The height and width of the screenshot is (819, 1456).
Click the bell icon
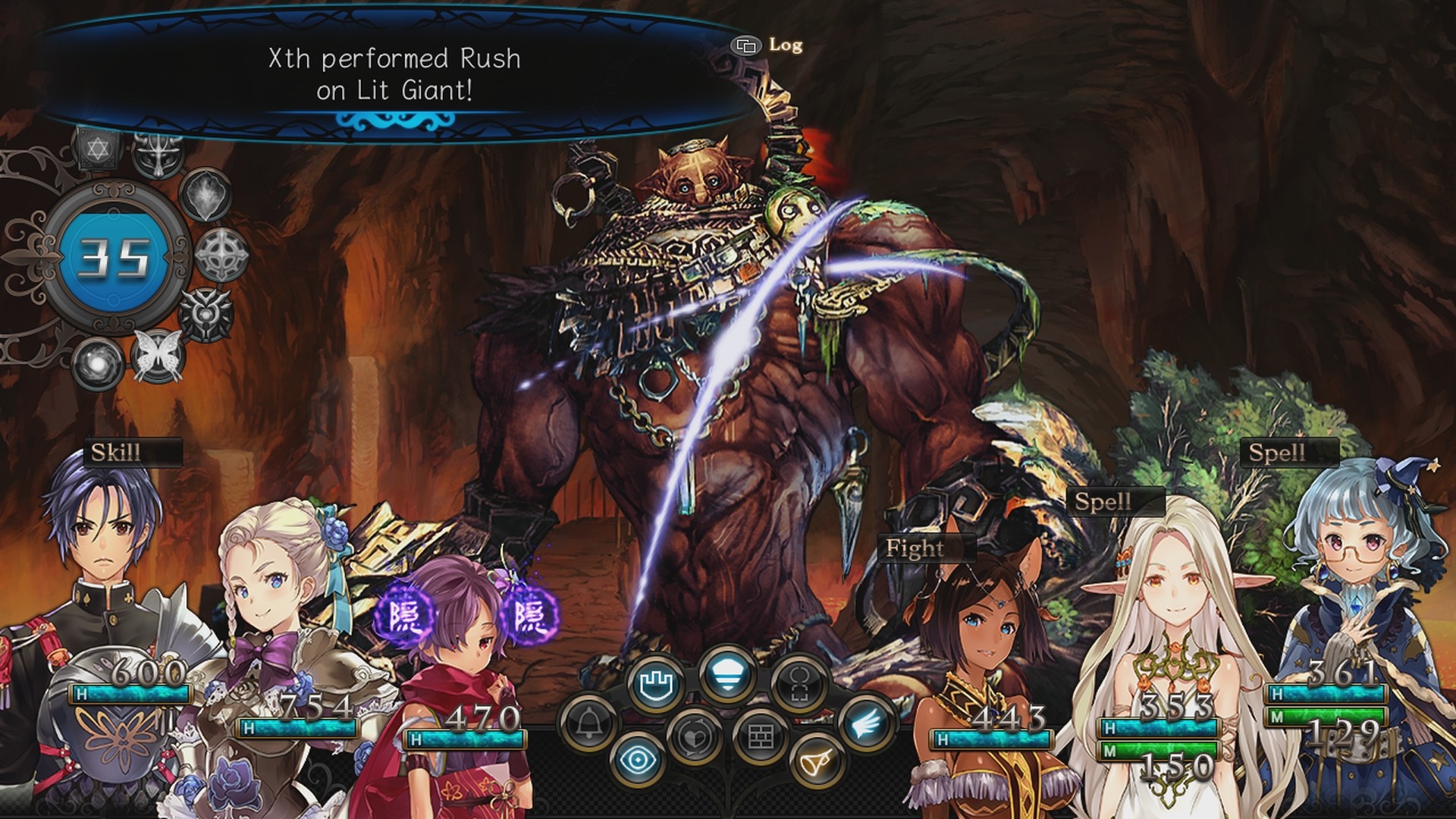(588, 724)
